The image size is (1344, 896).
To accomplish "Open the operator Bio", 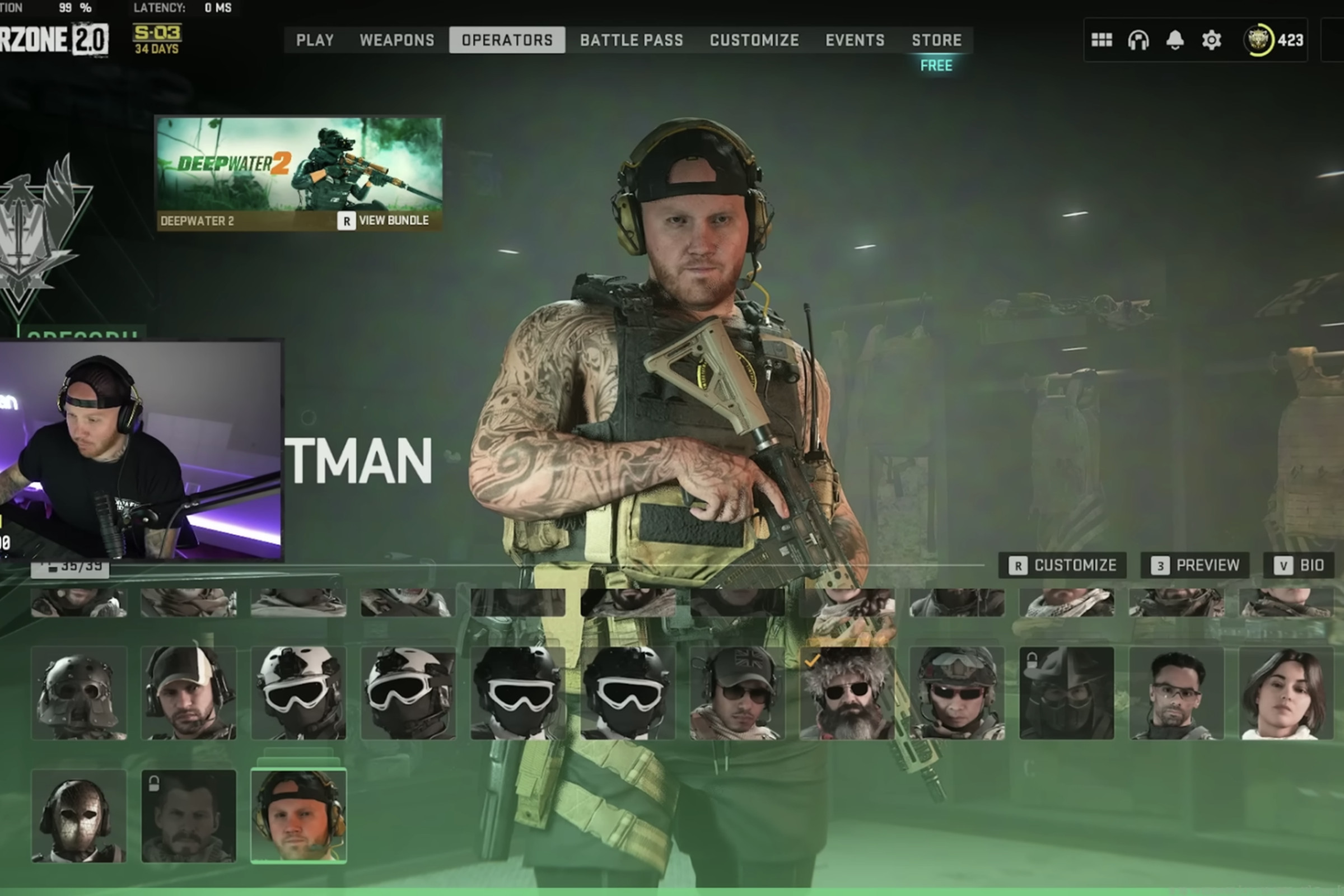I will [x=1298, y=565].
